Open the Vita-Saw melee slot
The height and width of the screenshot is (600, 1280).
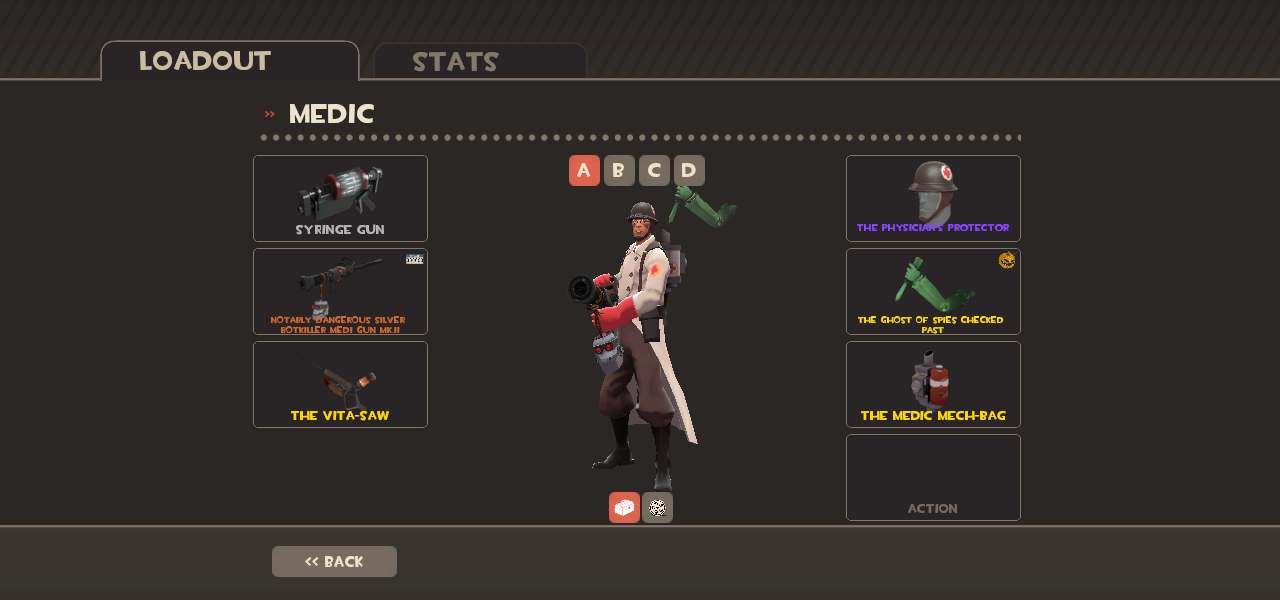click(340, 384)
